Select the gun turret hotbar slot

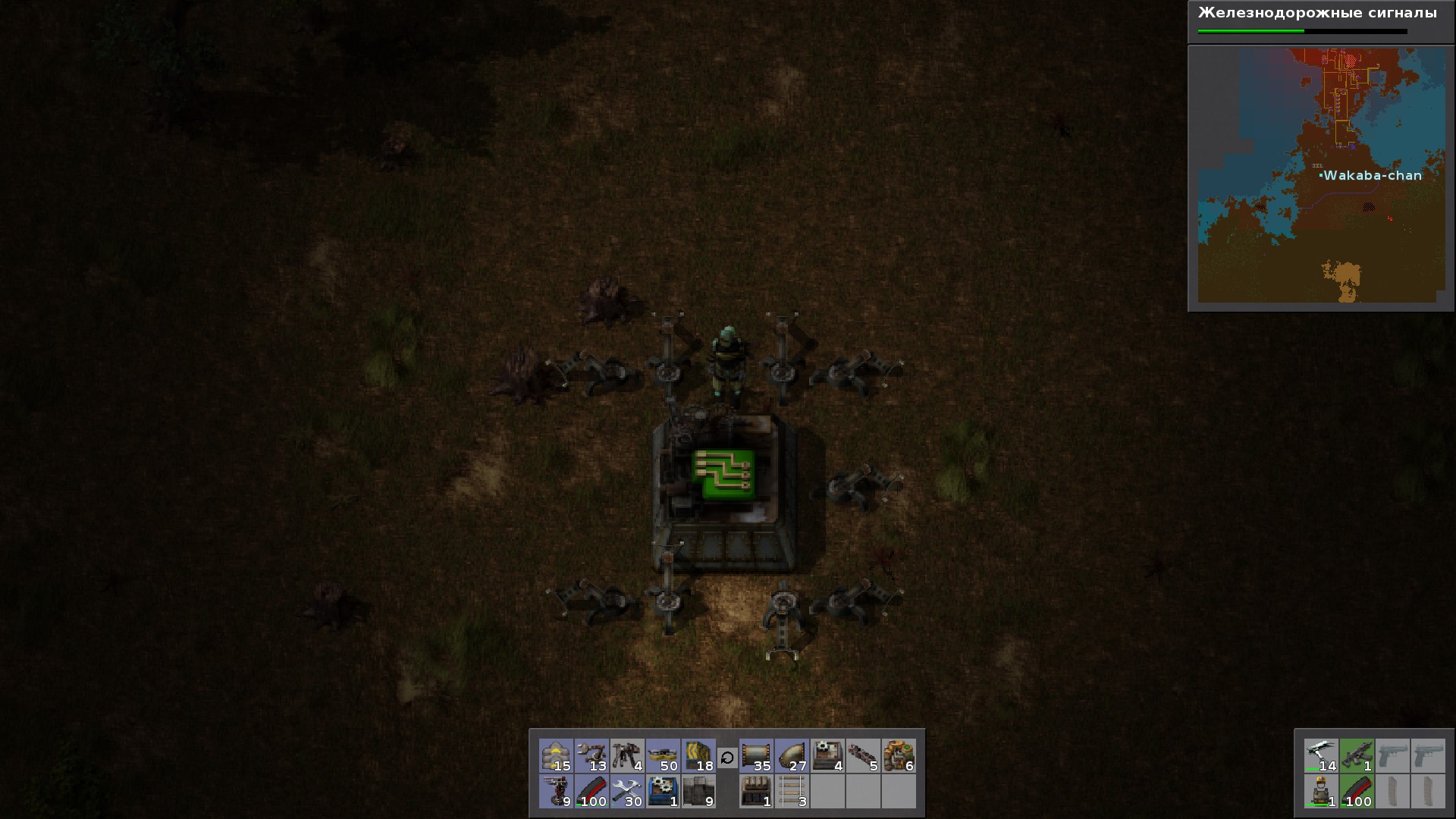click(556, 792)
